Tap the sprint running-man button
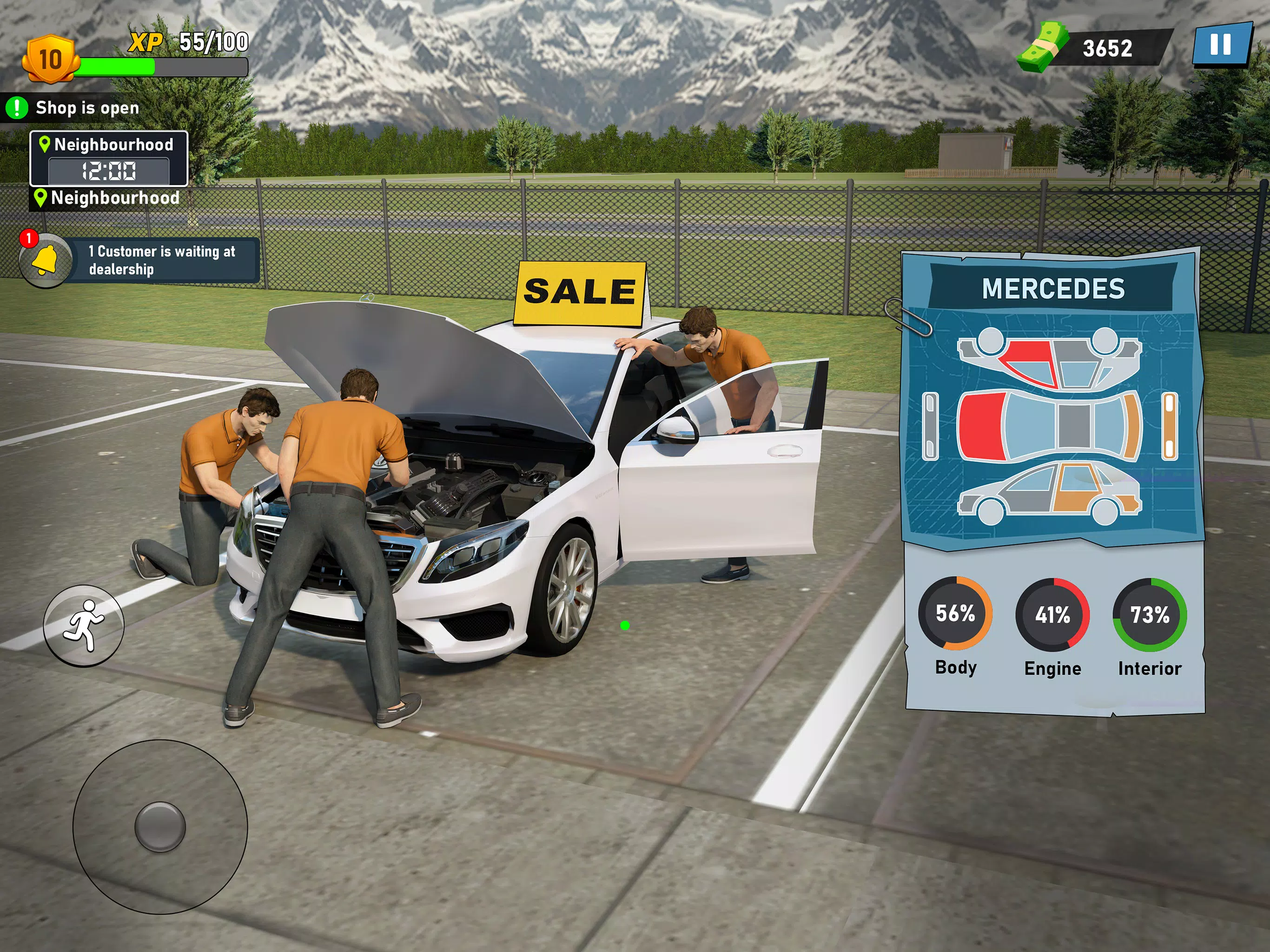Viewport: 1270px width, 952px height. [84, 625]
